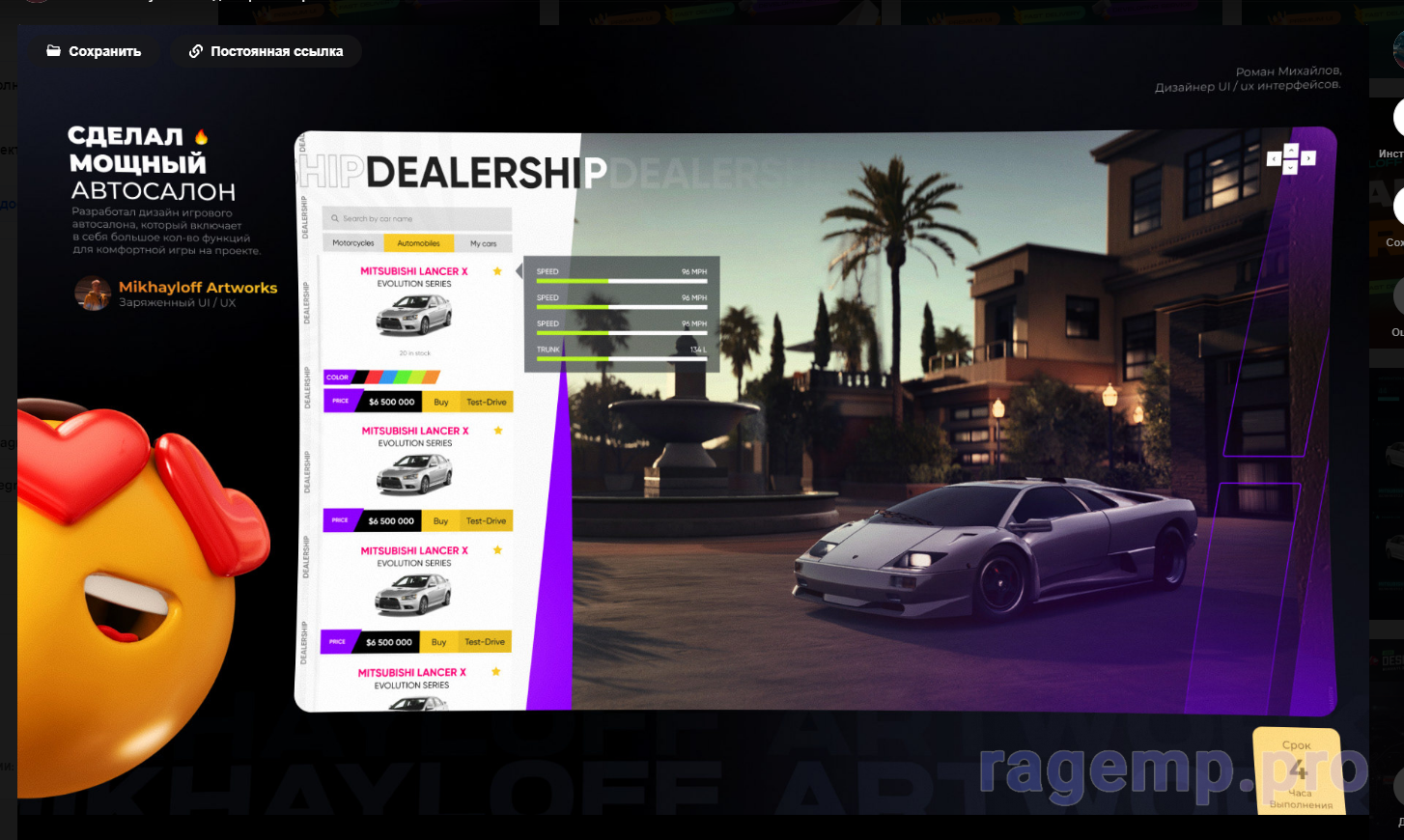
Task: Apply the orange car color swatch
Action: (x=432, y=377)
